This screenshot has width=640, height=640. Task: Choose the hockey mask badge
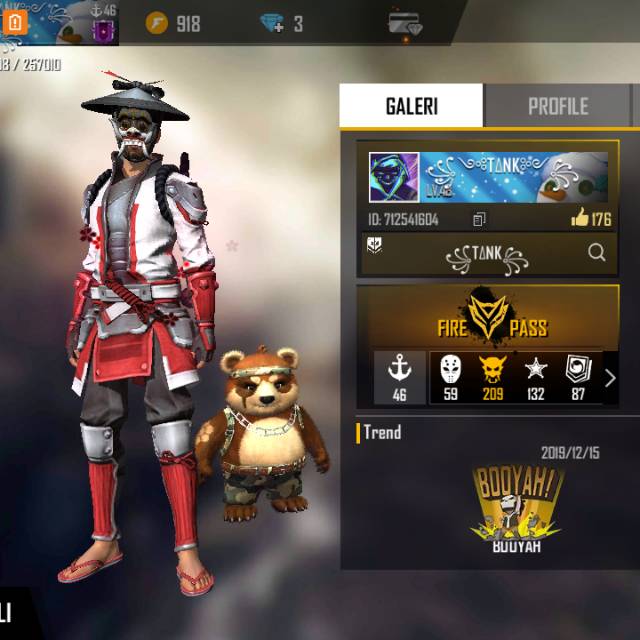450,377
